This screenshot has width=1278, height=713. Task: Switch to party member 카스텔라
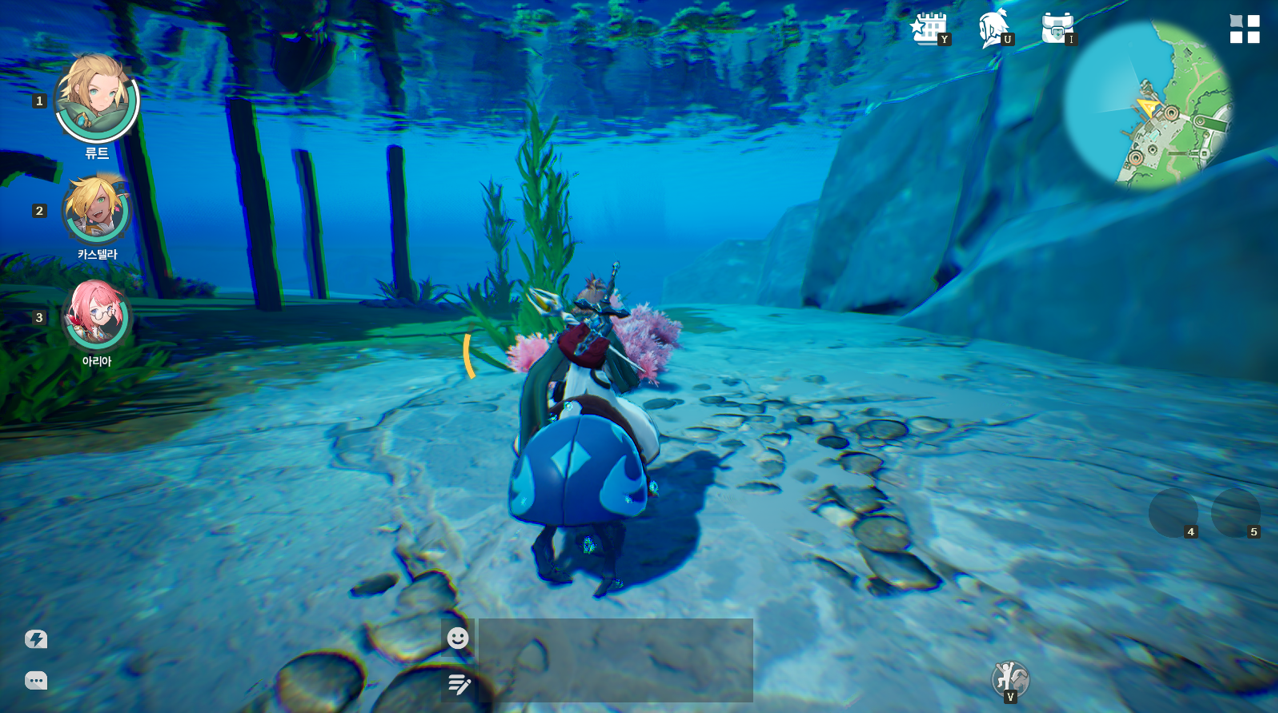(x=96, y=209)
